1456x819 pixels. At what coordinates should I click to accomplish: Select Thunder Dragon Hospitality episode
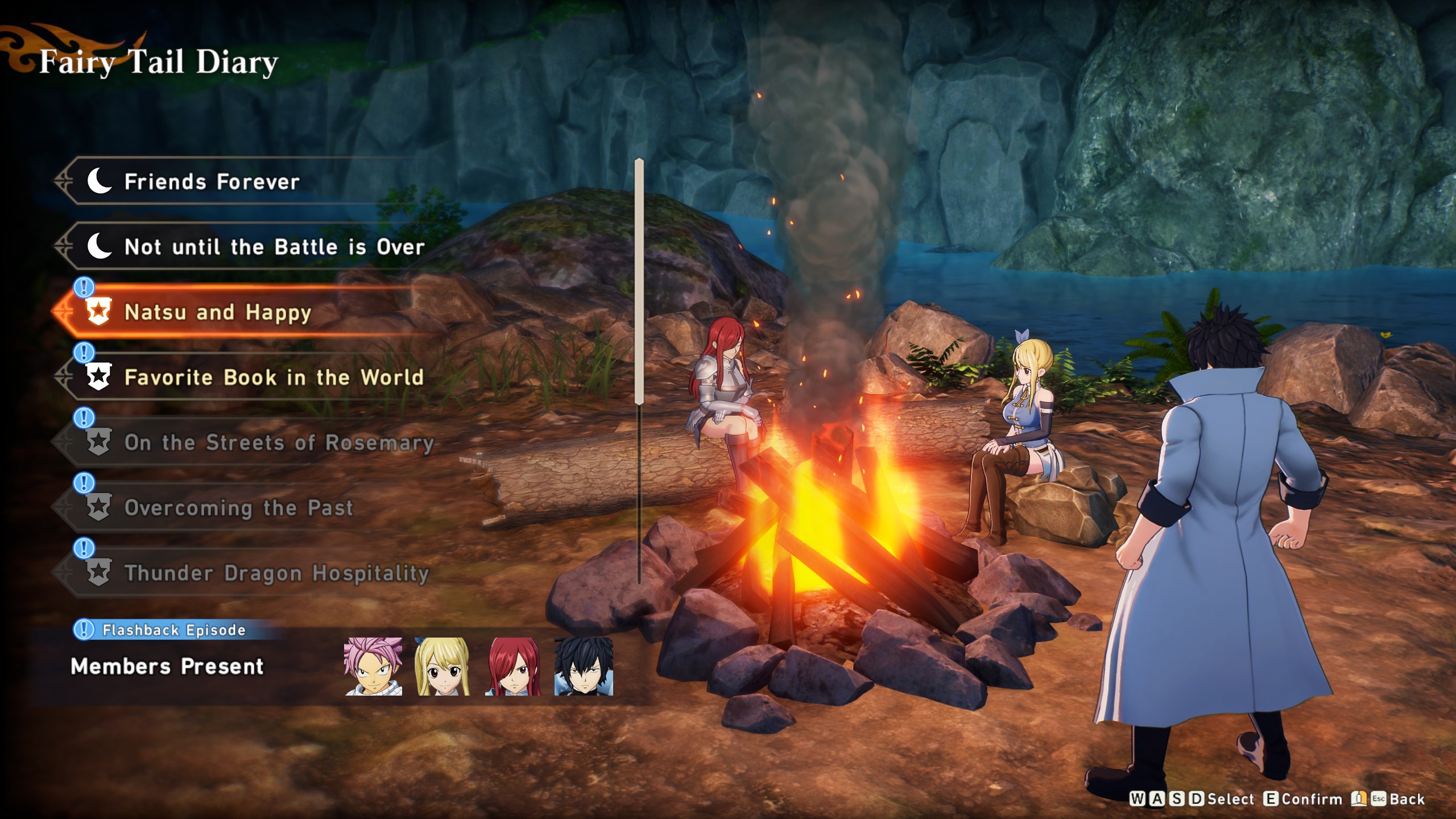click(x=276, y=573)
